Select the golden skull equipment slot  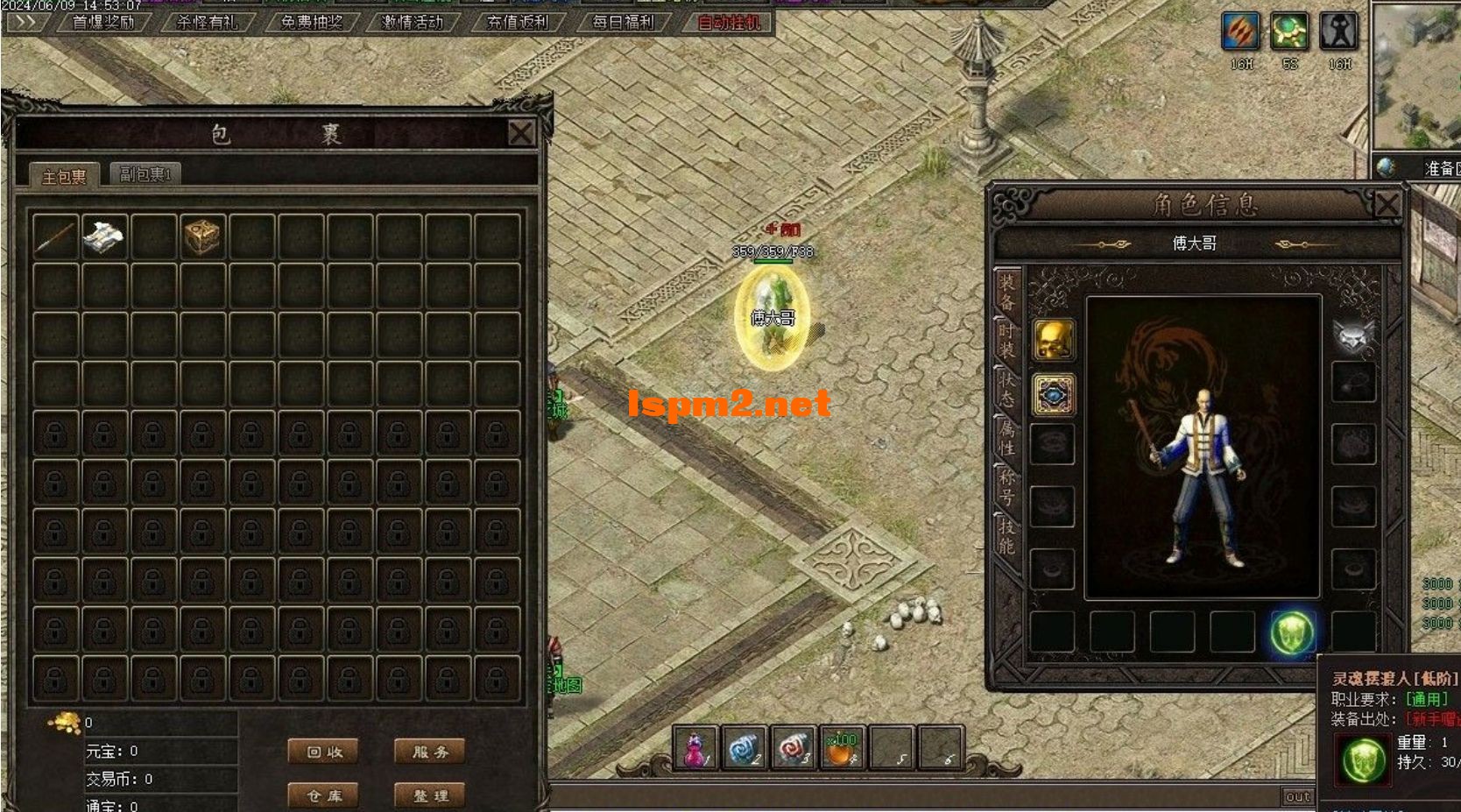coord(1053,339)
